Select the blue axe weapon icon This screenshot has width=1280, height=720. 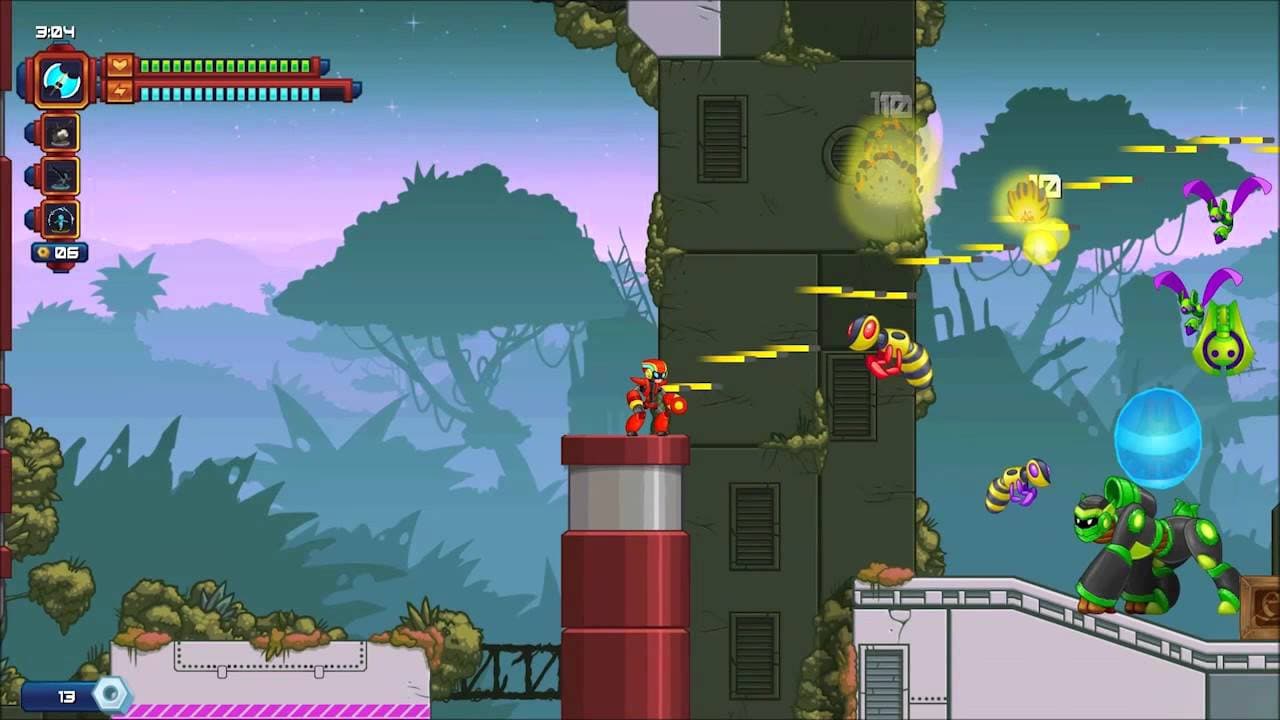coord(61,79)
